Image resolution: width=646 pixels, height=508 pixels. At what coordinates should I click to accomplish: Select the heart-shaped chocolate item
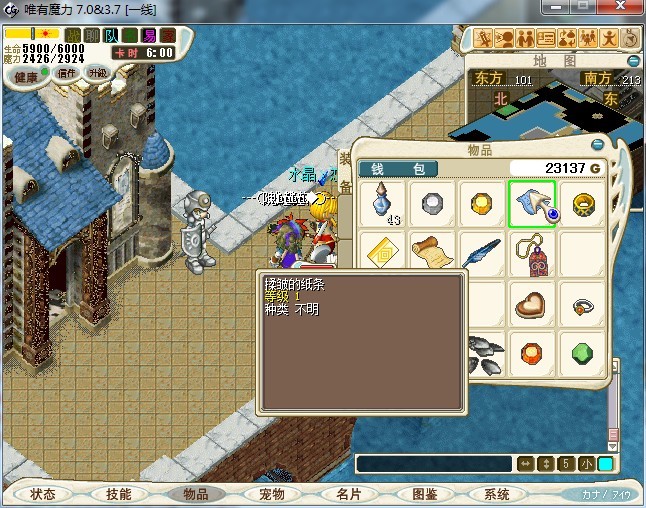(532, 303)
